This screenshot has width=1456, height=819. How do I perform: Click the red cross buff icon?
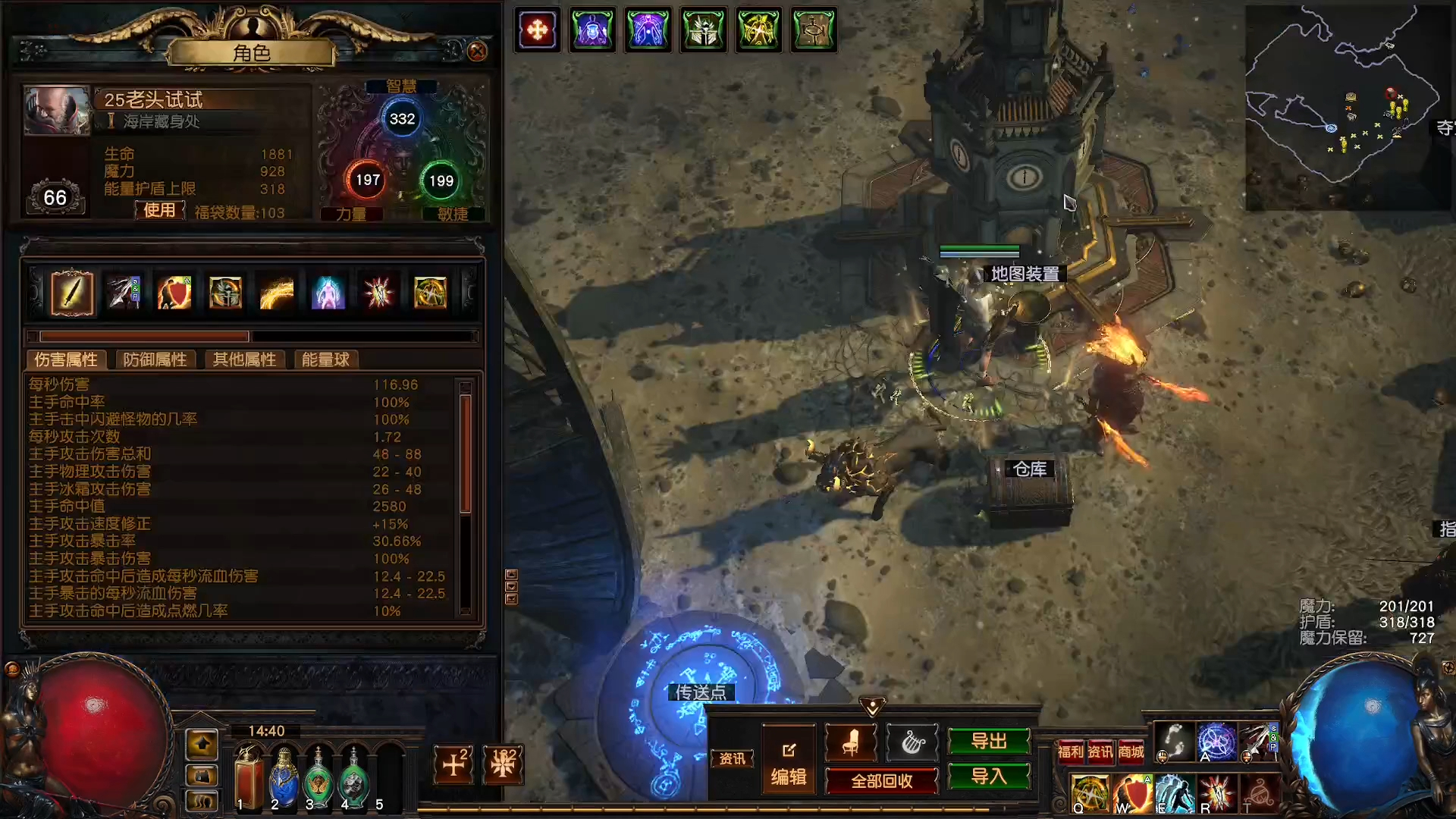(537, 30)
